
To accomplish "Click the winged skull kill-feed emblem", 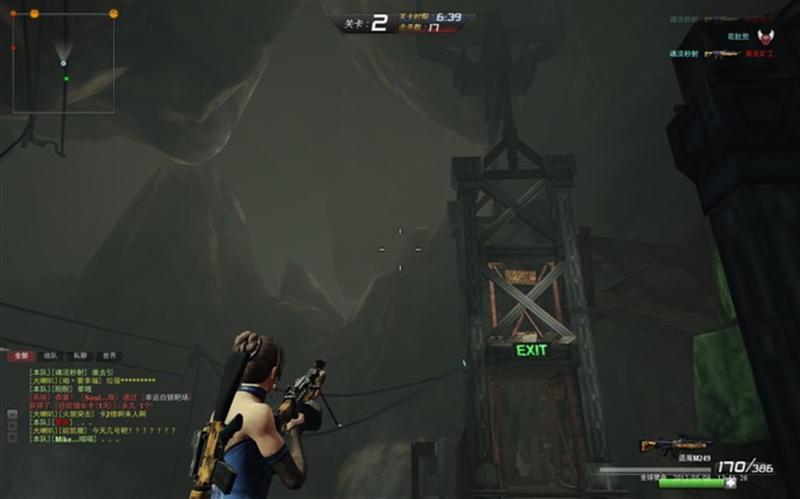I will pyautogui.click(x=765, y=37).
